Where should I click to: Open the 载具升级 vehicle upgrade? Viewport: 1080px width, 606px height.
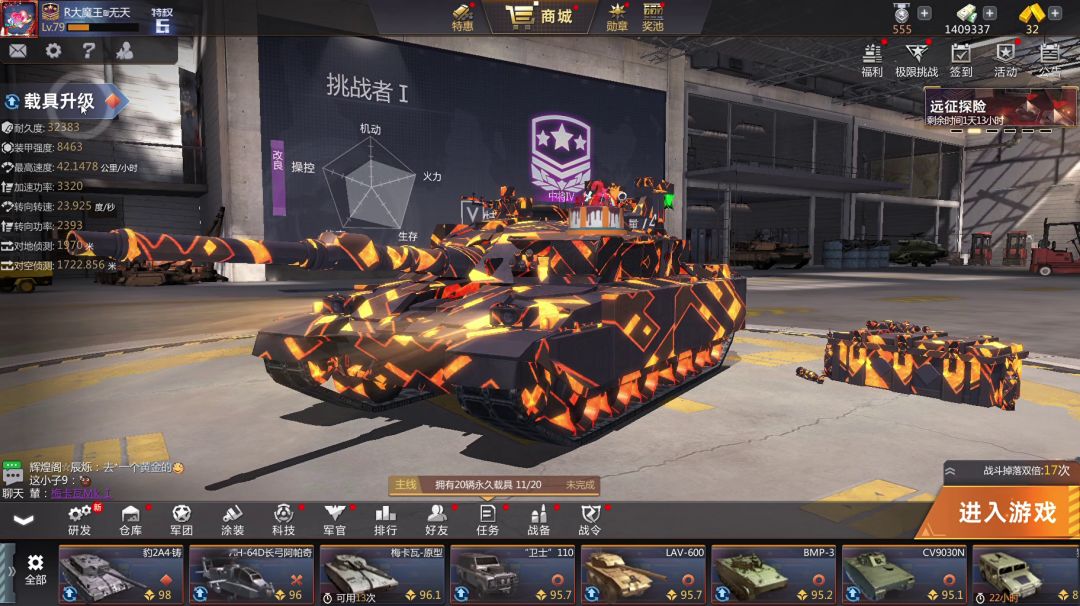[62, 101]
